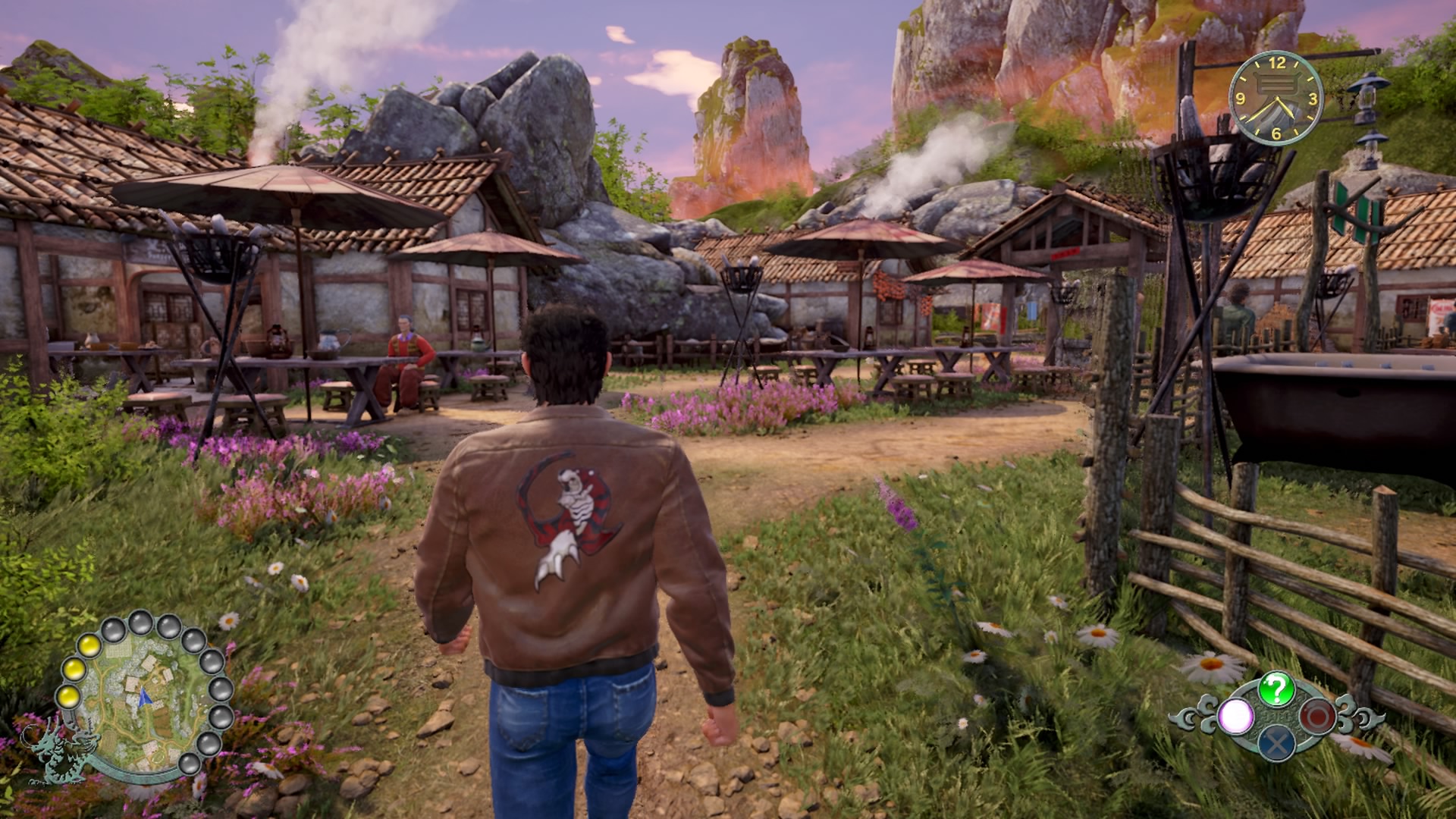The width and height of the screenshot is (1456, 819).
Task: Toggle the lowest yellow orb on the minimap ring
Action: (70, 697)
